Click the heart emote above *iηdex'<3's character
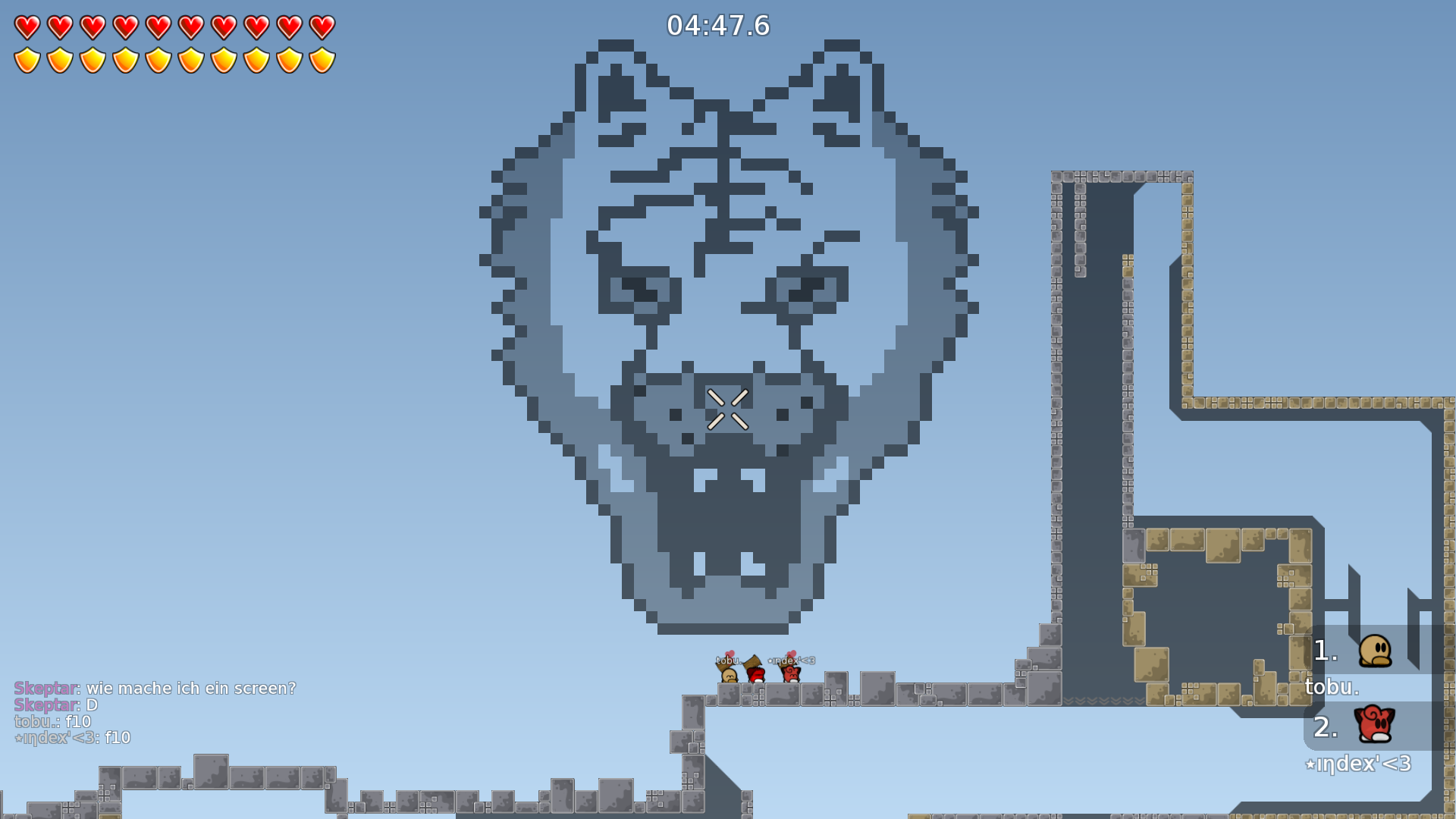1456x819 pixels. click(x=792, y=653)
